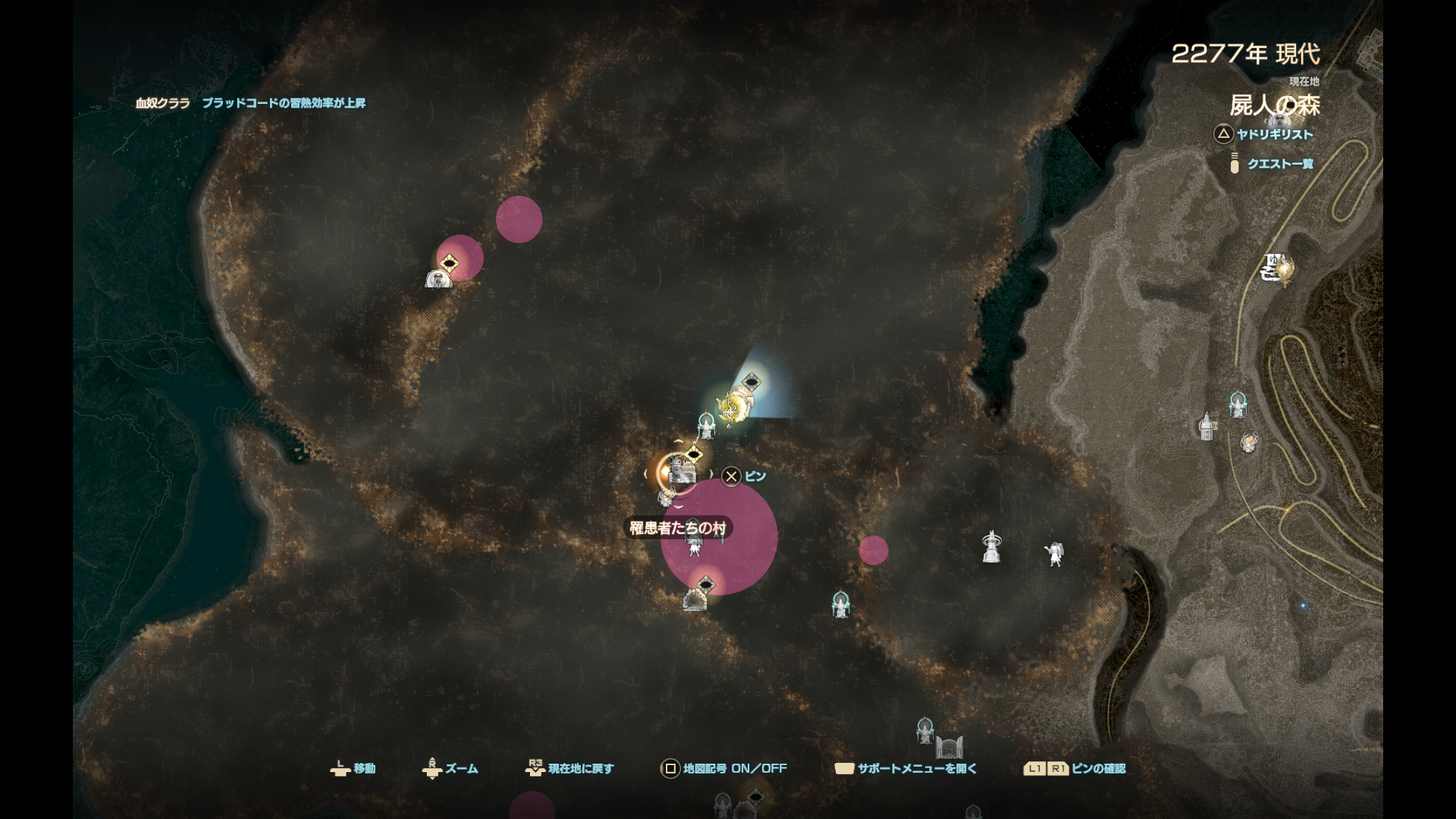The image size is (1456, 819).
Task: Choose the white beacon tower marker with rings
Action: tap(991, 547)
